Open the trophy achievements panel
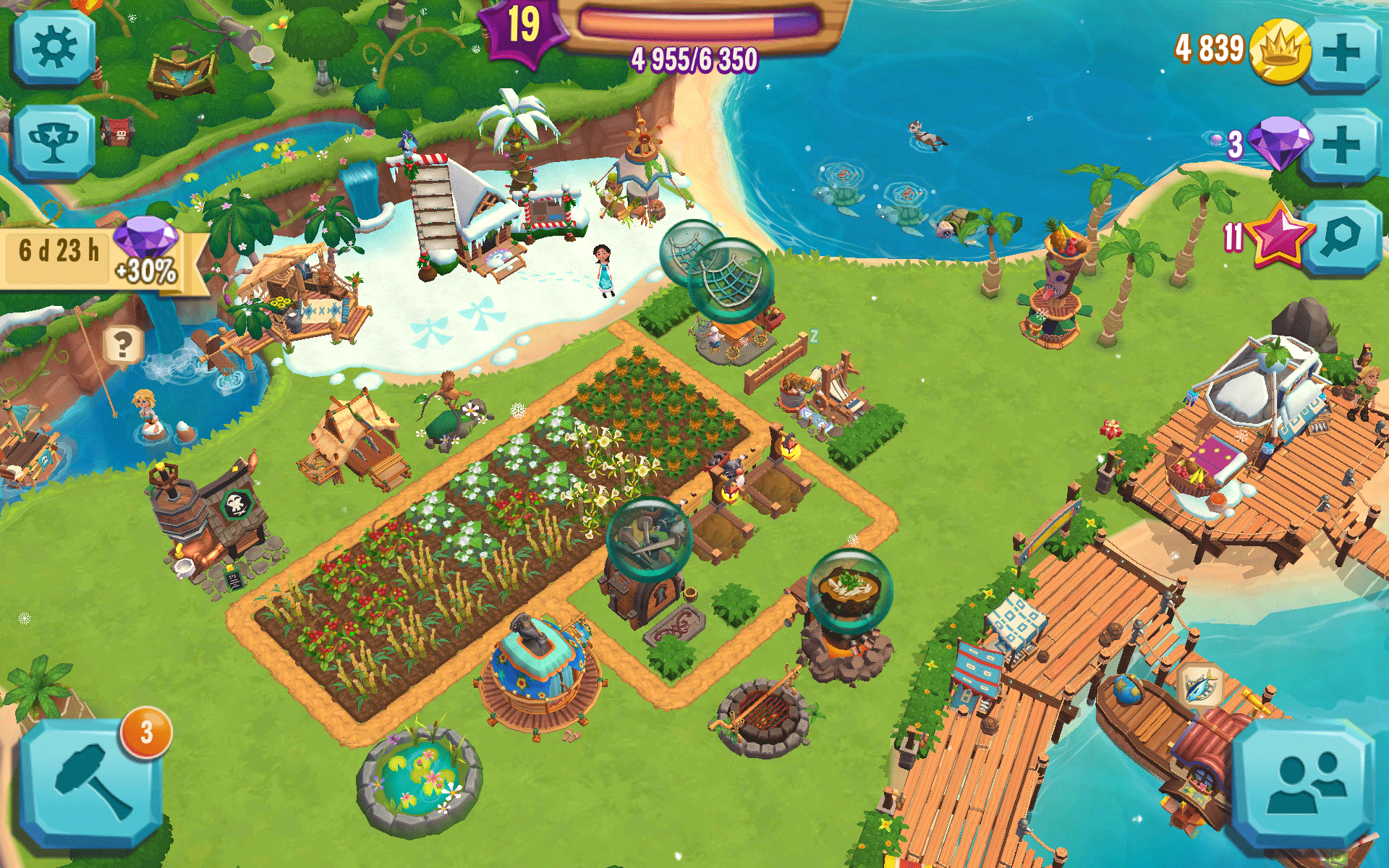 coord(52,142)
